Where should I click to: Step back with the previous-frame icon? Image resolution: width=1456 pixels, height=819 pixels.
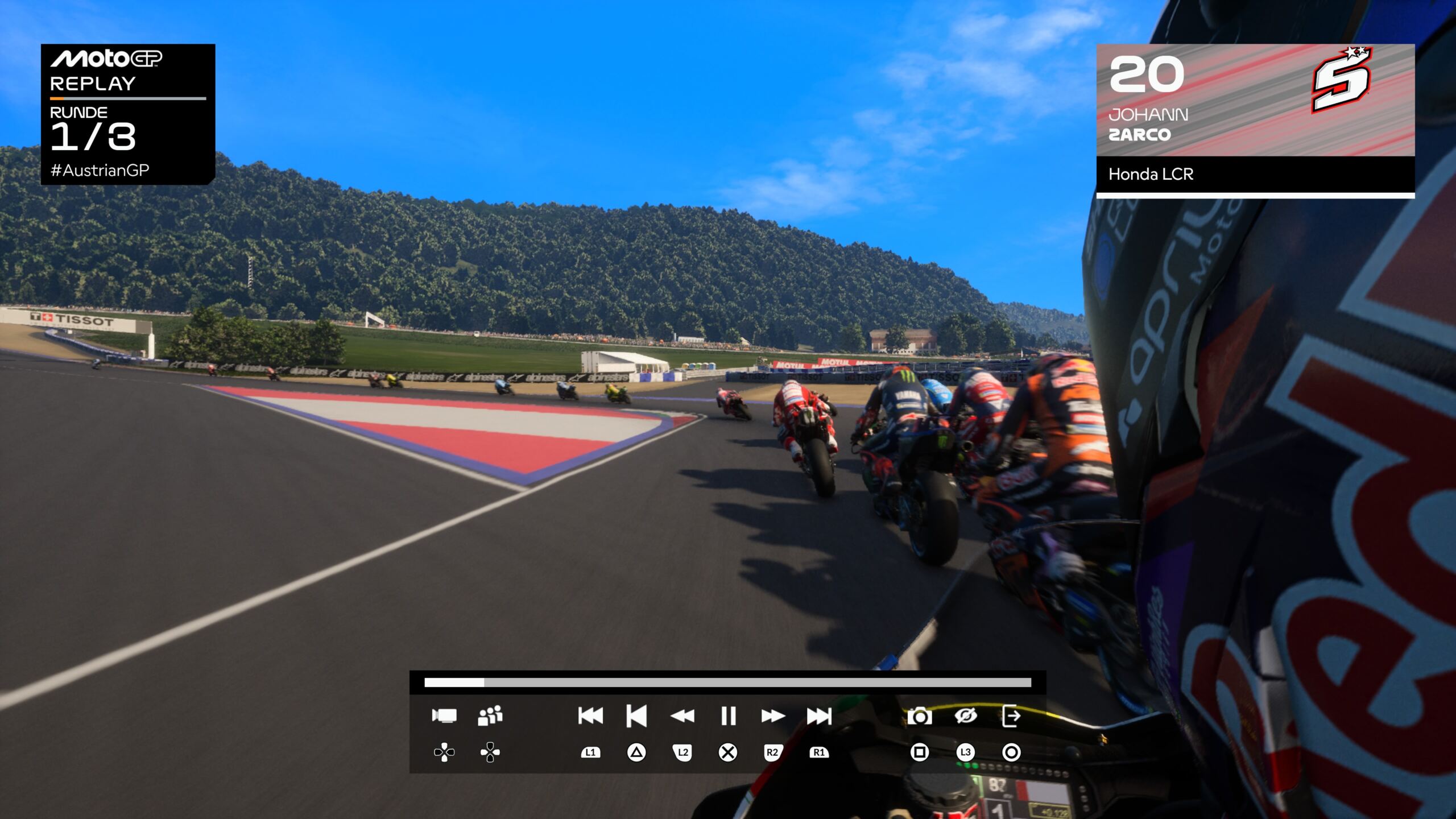point(636,715)
